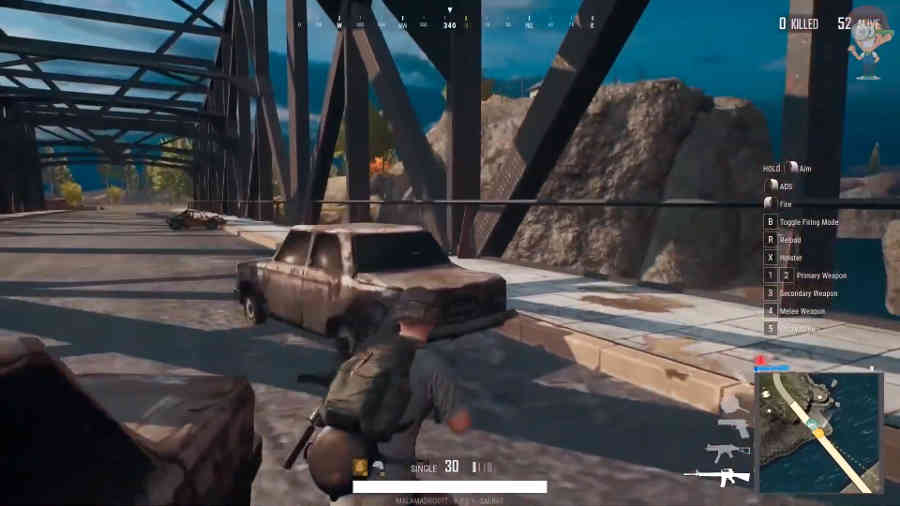Click the helmet equipment icon

pos(378,467)
